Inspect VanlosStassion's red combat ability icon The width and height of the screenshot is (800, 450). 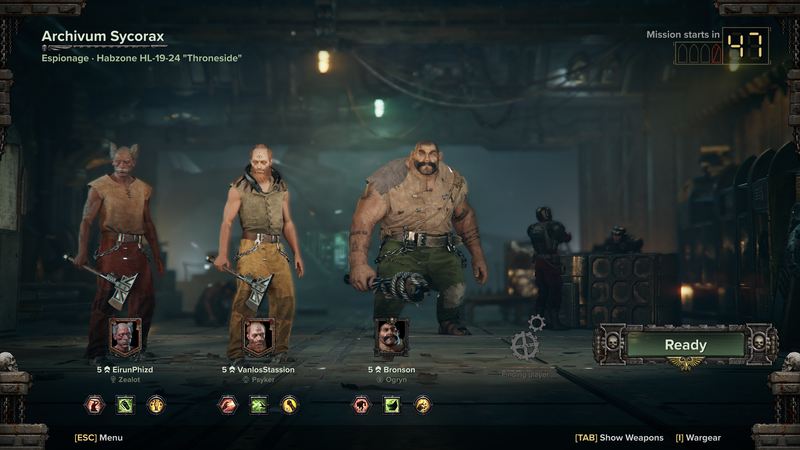click(228, 405)
